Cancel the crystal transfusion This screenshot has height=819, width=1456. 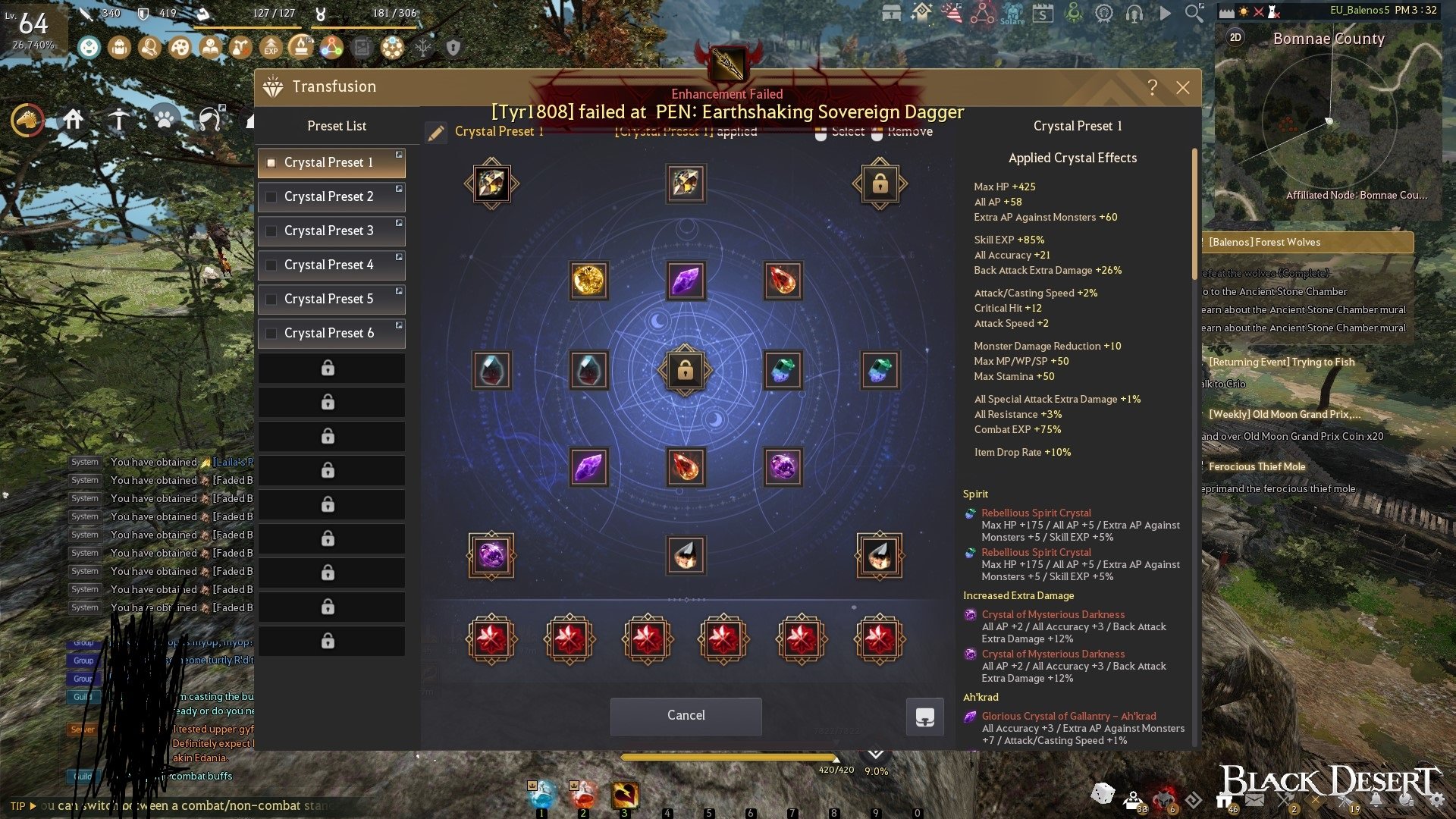coord(686,715)
